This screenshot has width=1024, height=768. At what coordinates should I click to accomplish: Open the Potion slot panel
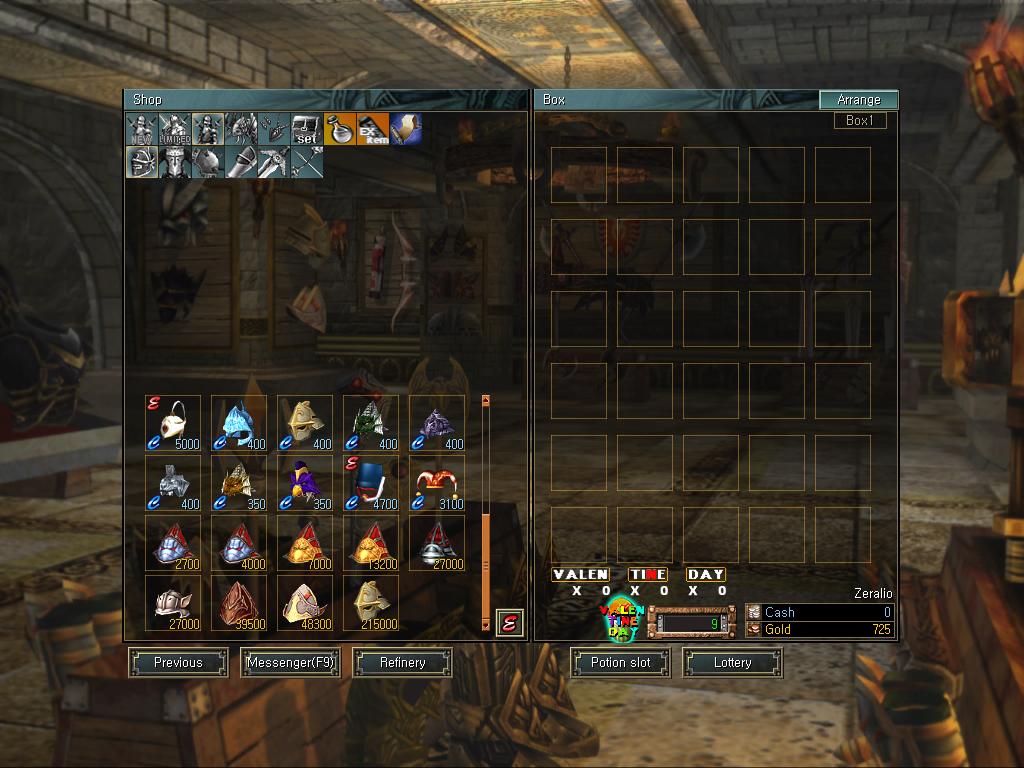[620, 662]
